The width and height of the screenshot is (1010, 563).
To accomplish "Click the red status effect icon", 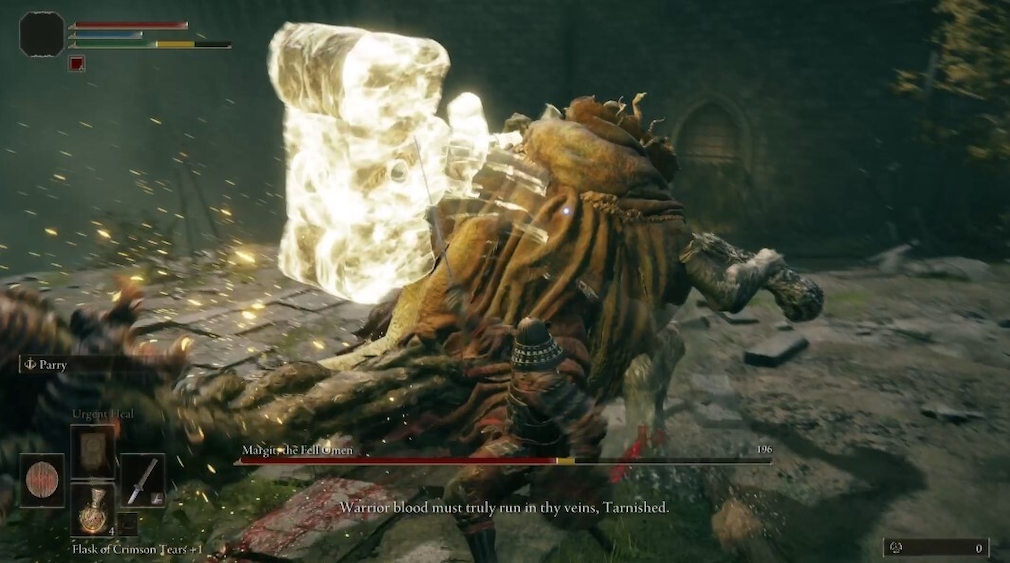I will (x=77, y=63).
